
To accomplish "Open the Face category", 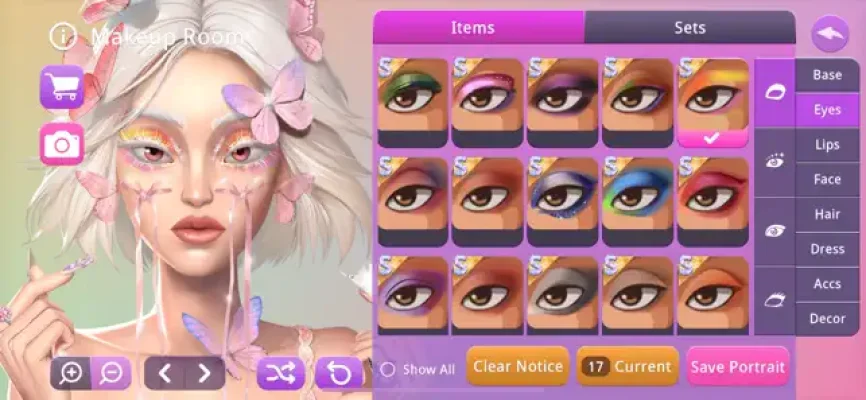I will [827, 180].
